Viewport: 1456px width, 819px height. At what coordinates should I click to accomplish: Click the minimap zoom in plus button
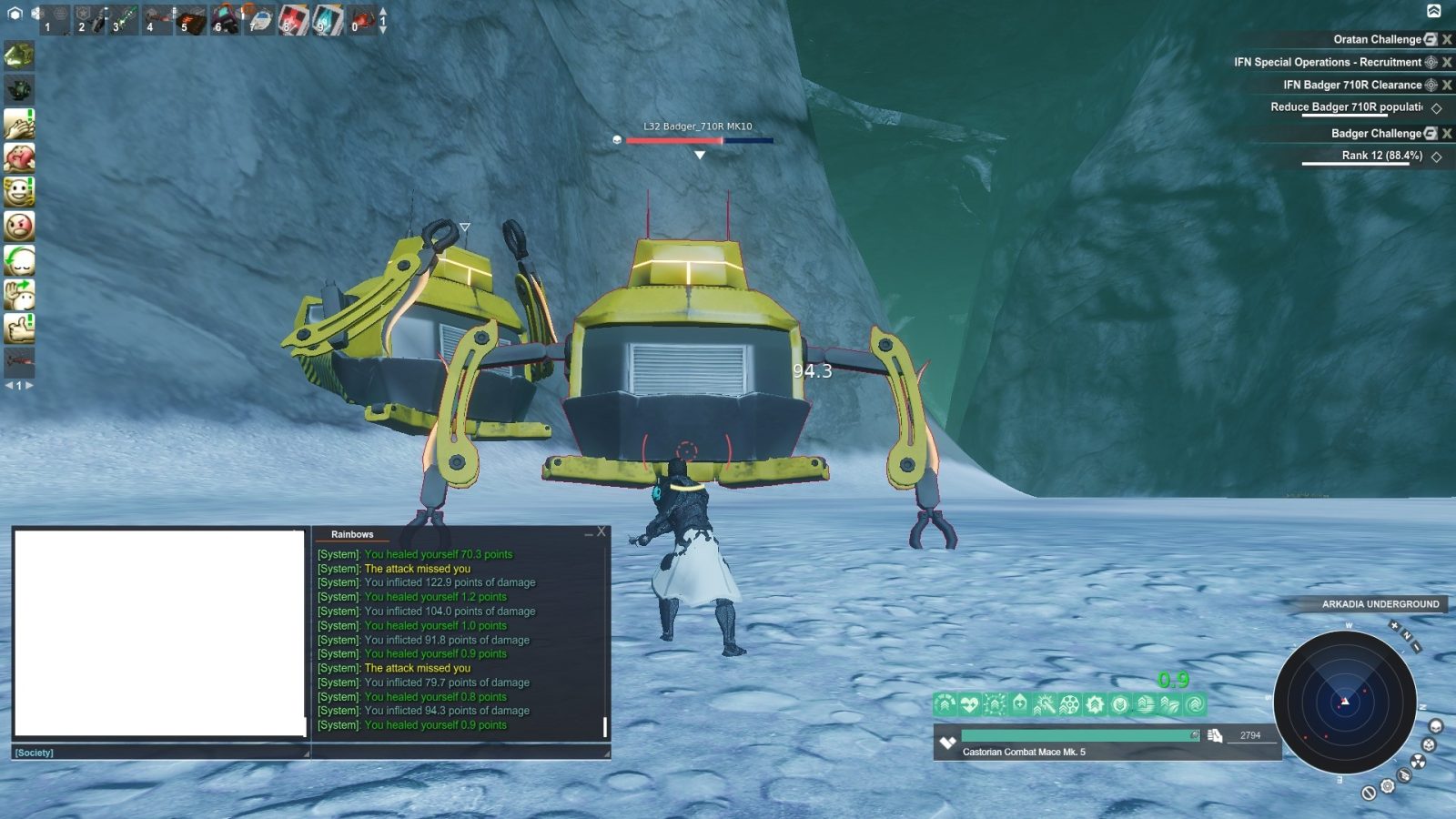point(1394,625)
